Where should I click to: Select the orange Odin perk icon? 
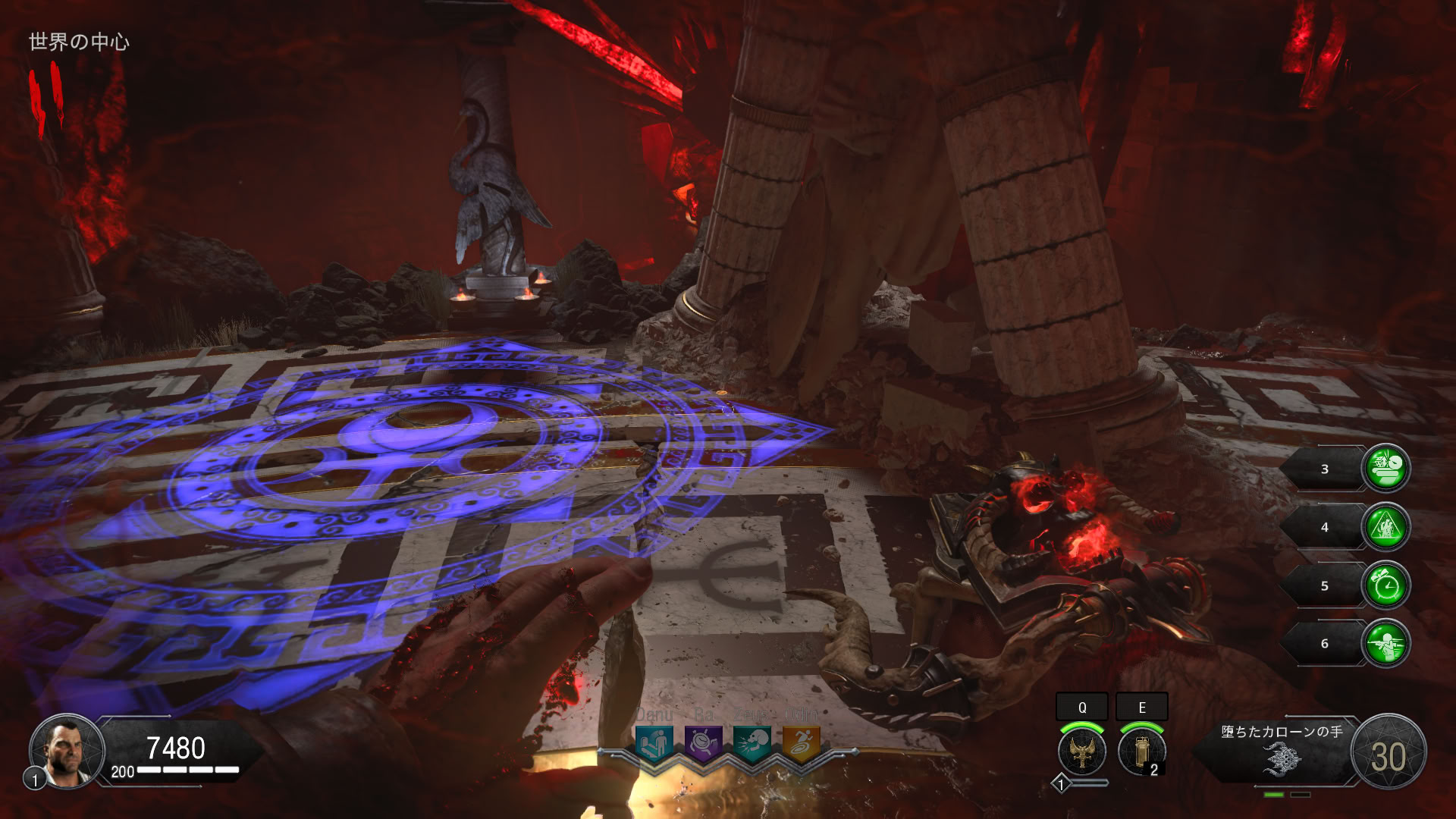click(x=801, y=742)
